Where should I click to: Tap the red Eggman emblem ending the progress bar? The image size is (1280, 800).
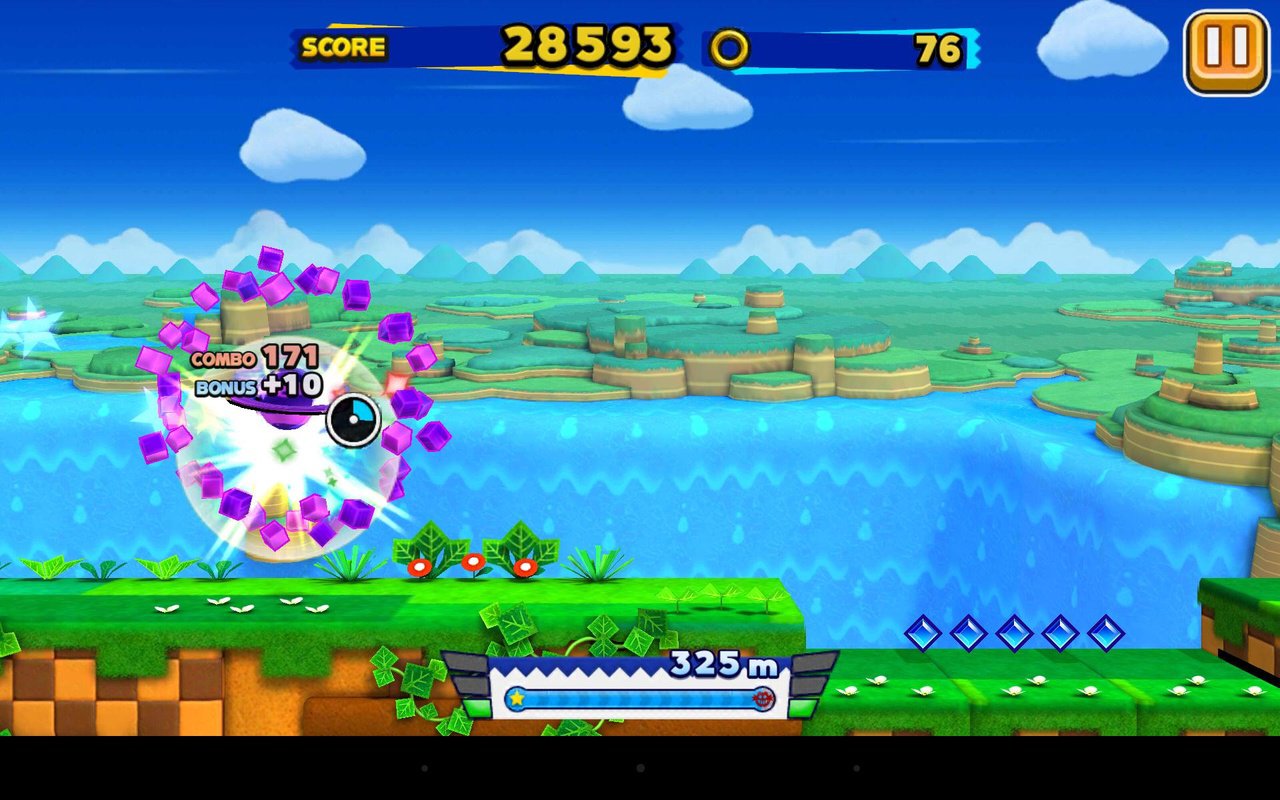coord(764,700)
